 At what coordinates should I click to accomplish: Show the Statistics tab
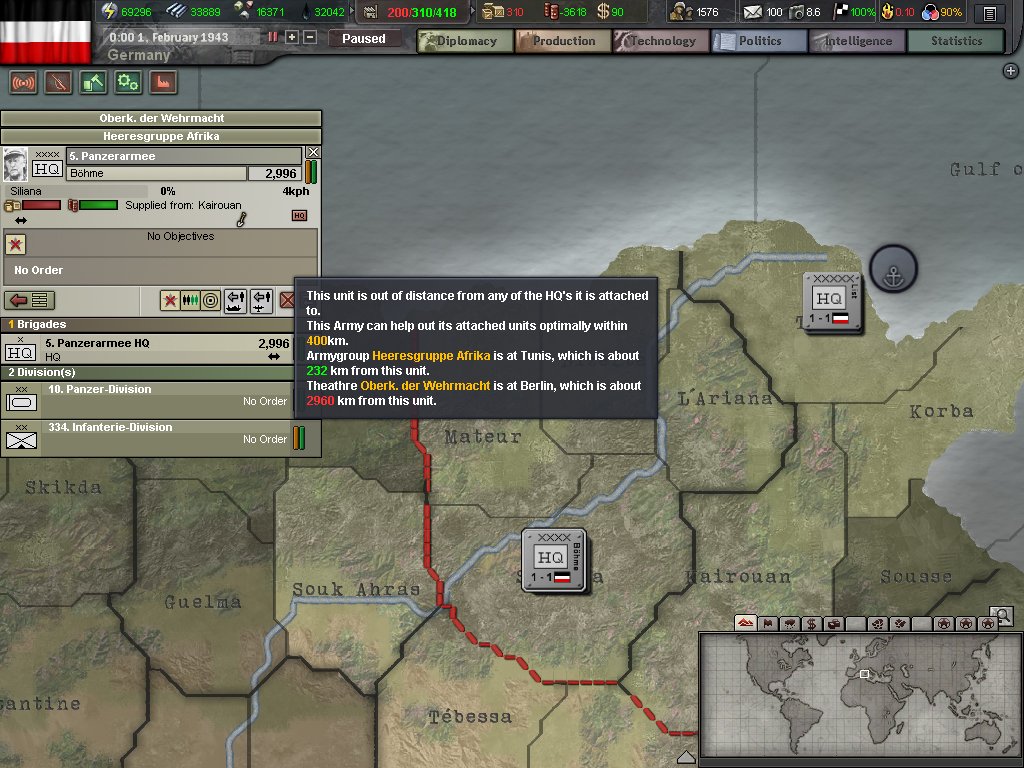(x=955, y=41)
